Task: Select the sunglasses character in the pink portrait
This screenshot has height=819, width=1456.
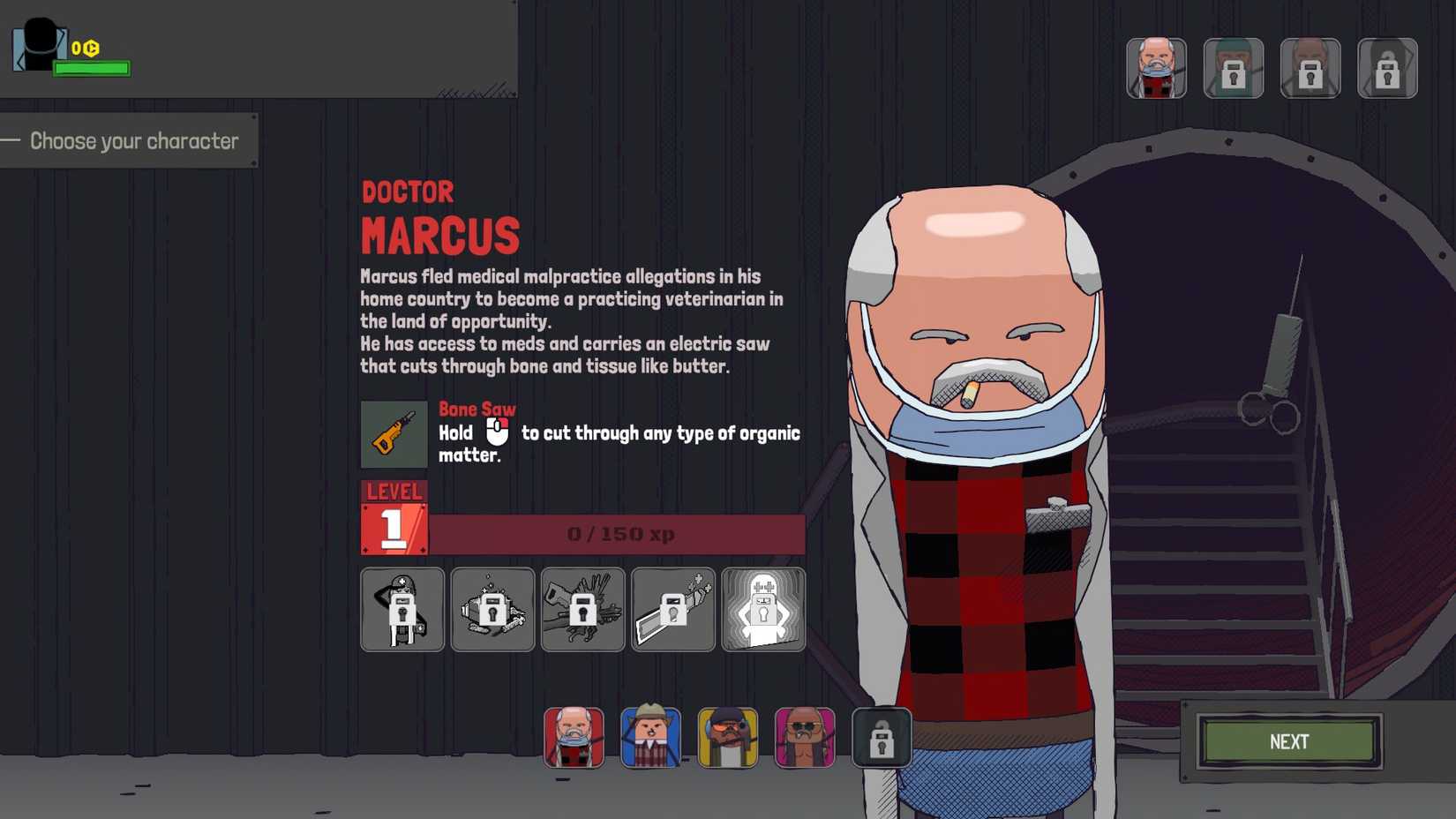Action: [x=805, y=738]
